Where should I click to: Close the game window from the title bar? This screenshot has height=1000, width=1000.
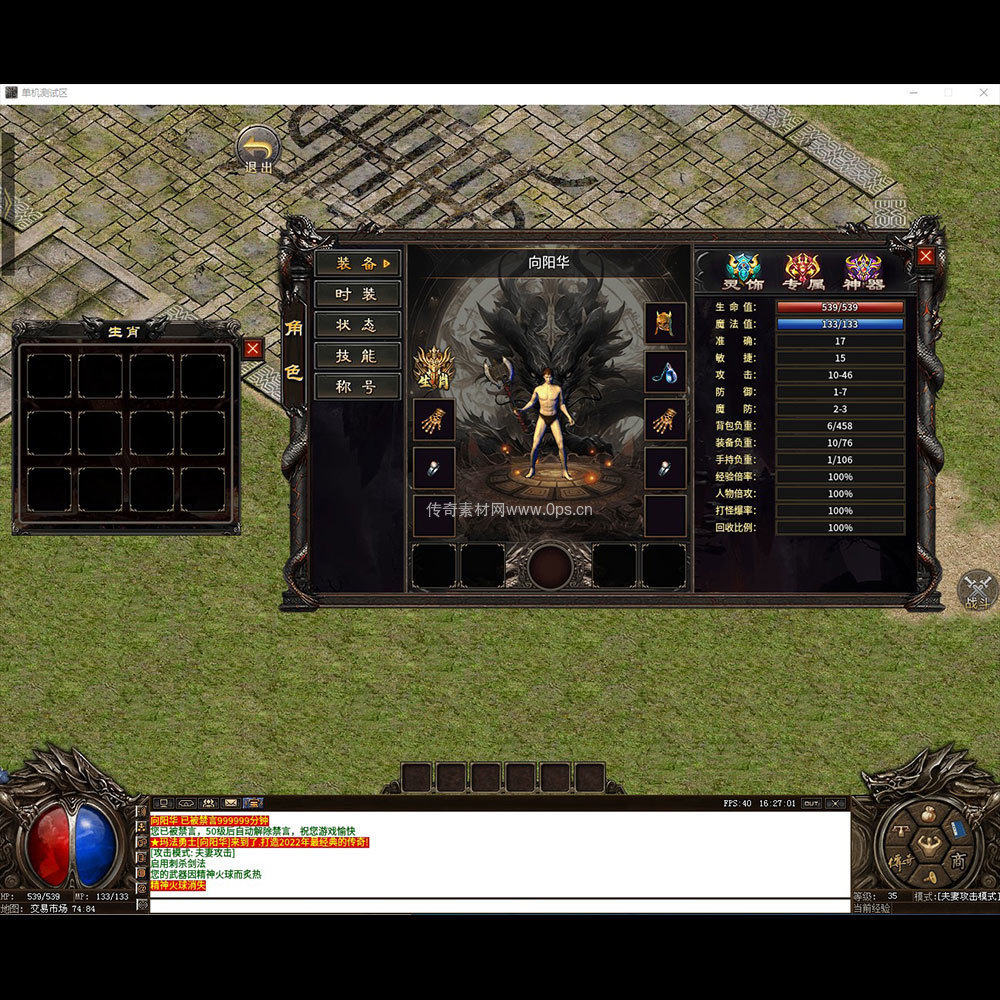click(983, 92)
